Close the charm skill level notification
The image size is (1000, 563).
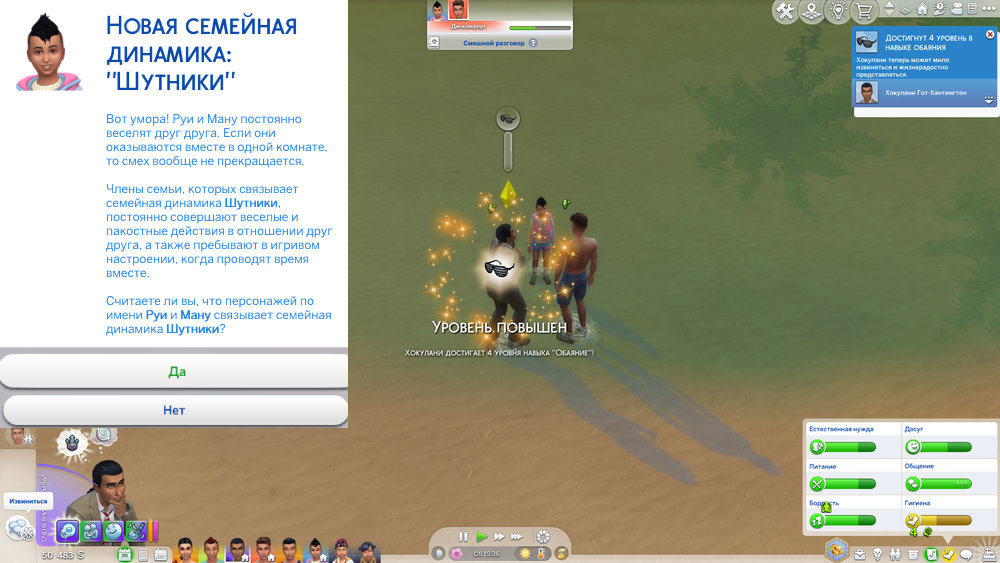point(990,35)
